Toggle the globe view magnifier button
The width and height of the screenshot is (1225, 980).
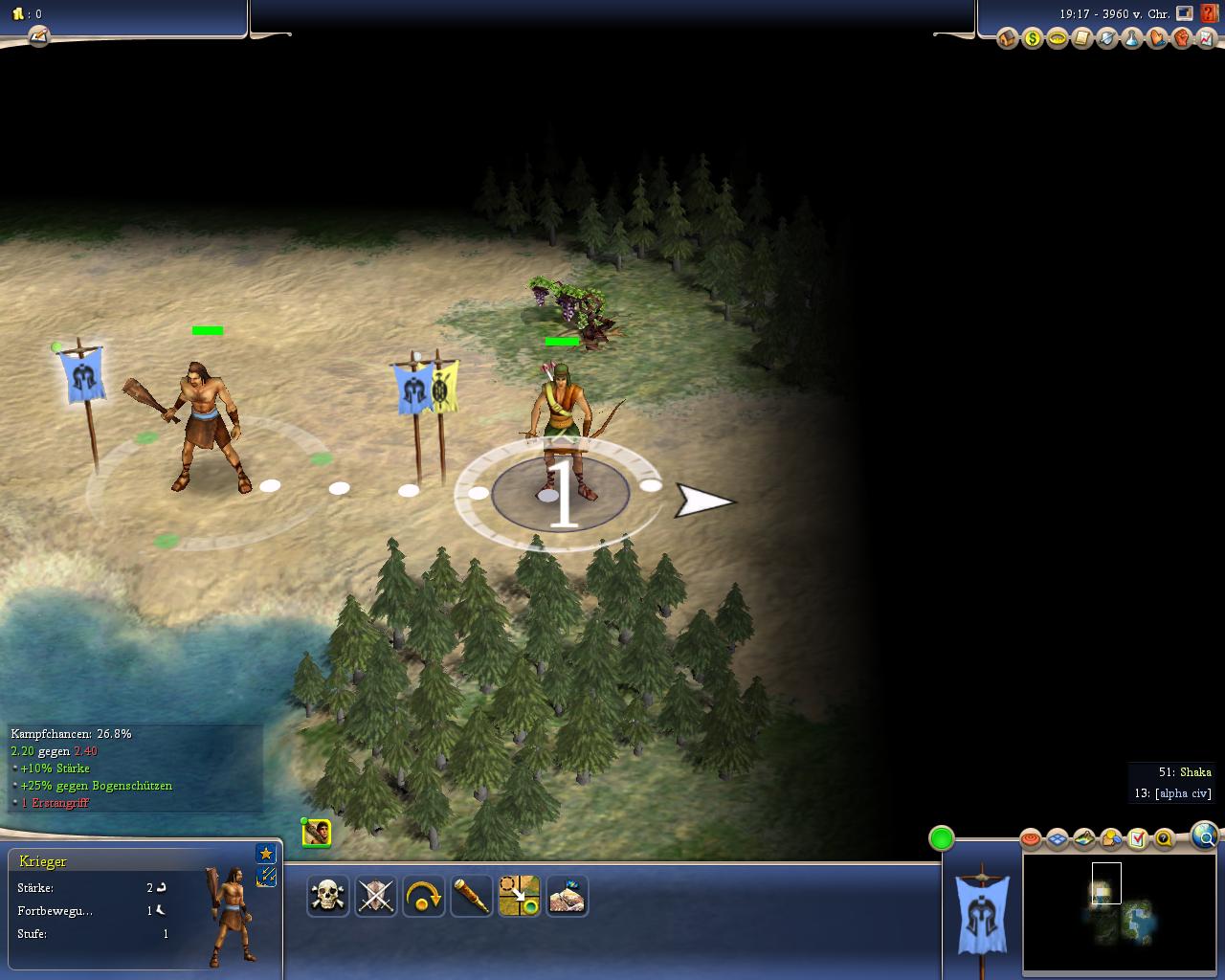(1205, 835)
